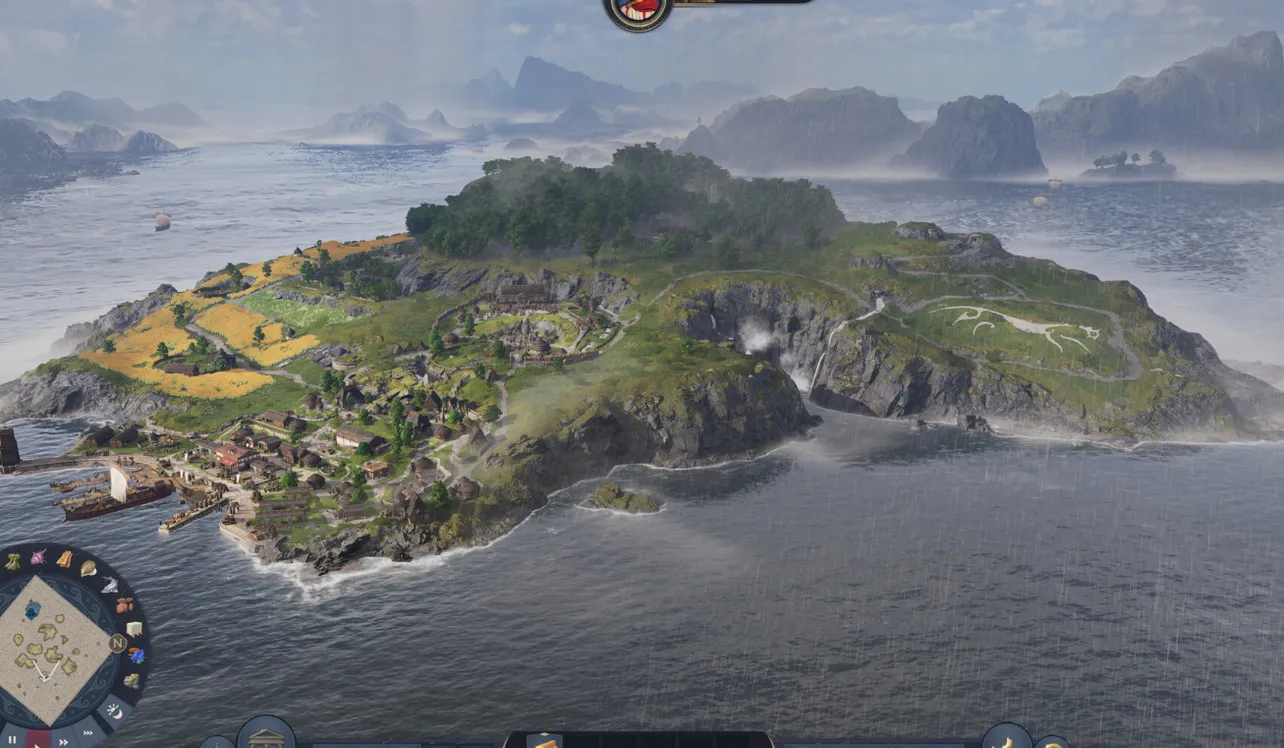Click the blue fish resource icon
This screenshot has width=1284, height=748.
pos(139,654)
